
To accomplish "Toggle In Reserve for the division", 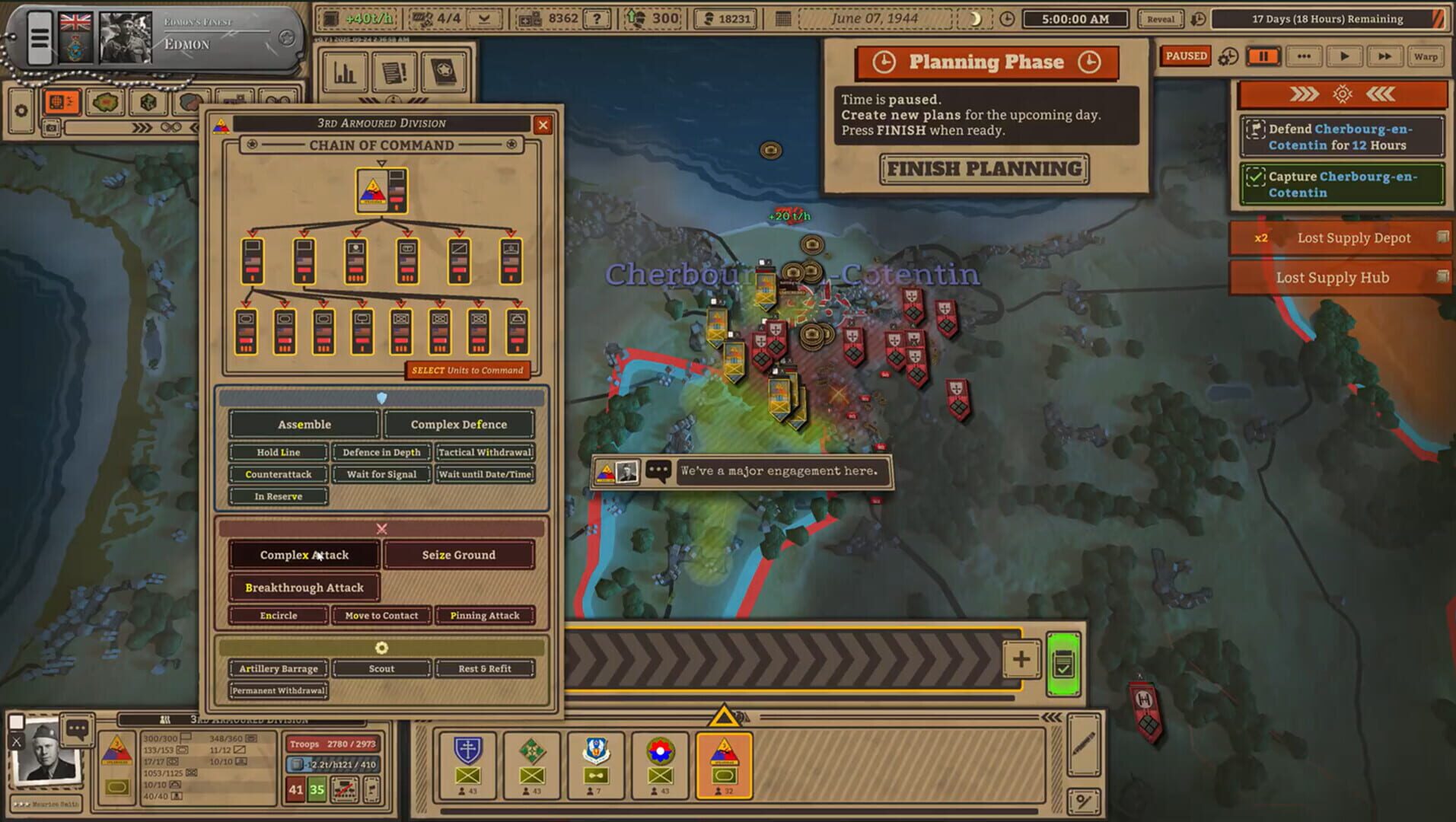I will click(x=277, y=496).
